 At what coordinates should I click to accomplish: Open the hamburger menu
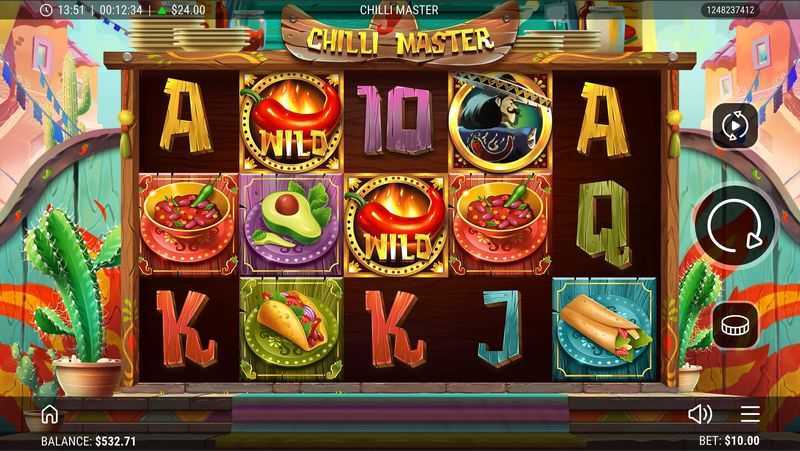coord(750,414)
